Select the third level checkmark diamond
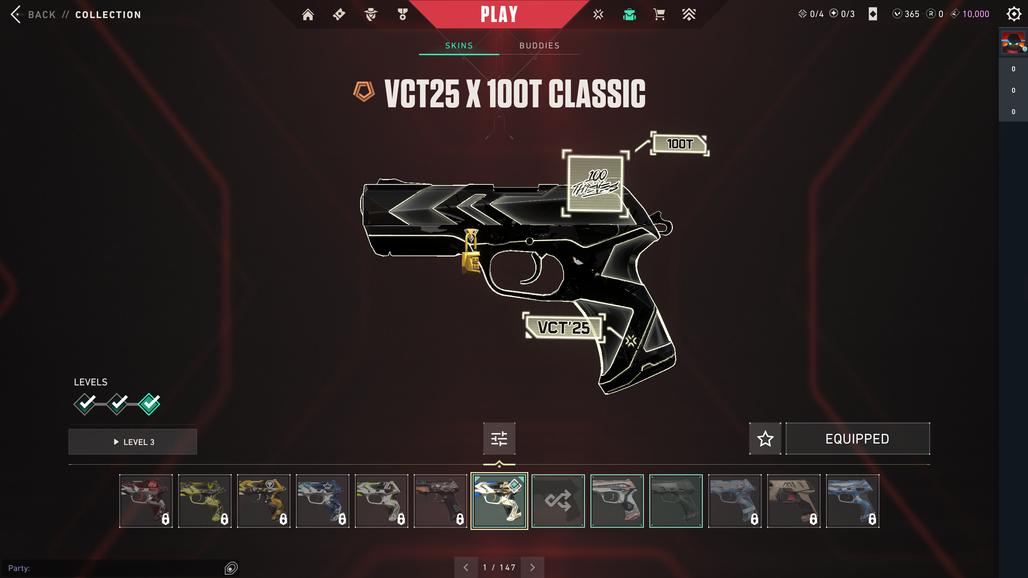 [149, 404]
